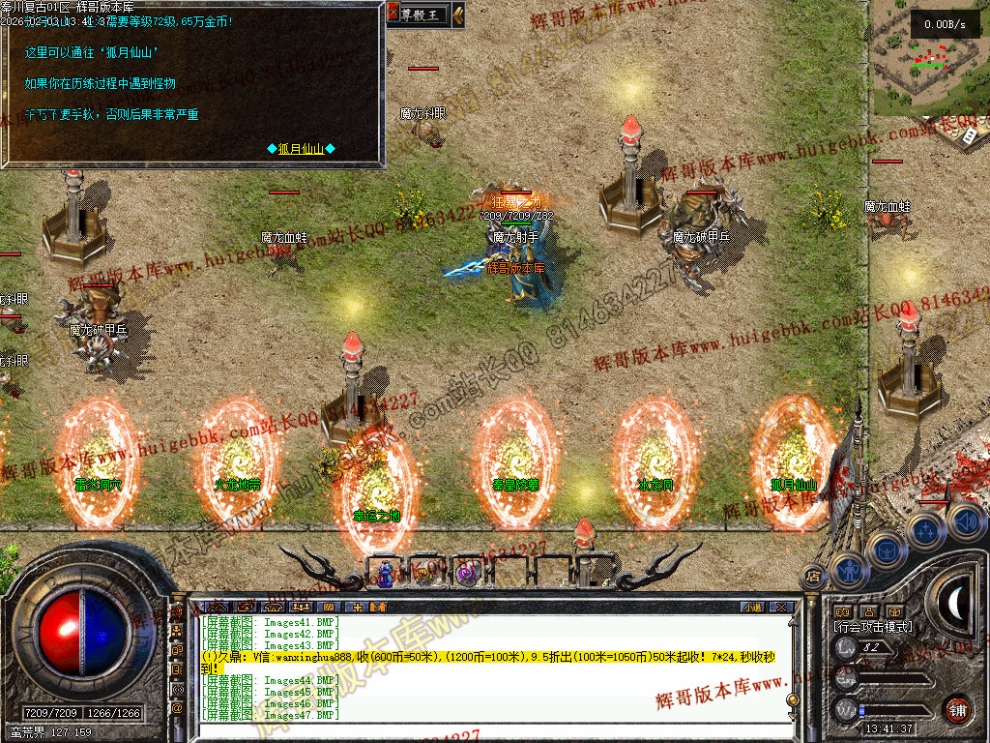Use the purple orb item in belt
990x743 pixels.
(x=466, y=573)
